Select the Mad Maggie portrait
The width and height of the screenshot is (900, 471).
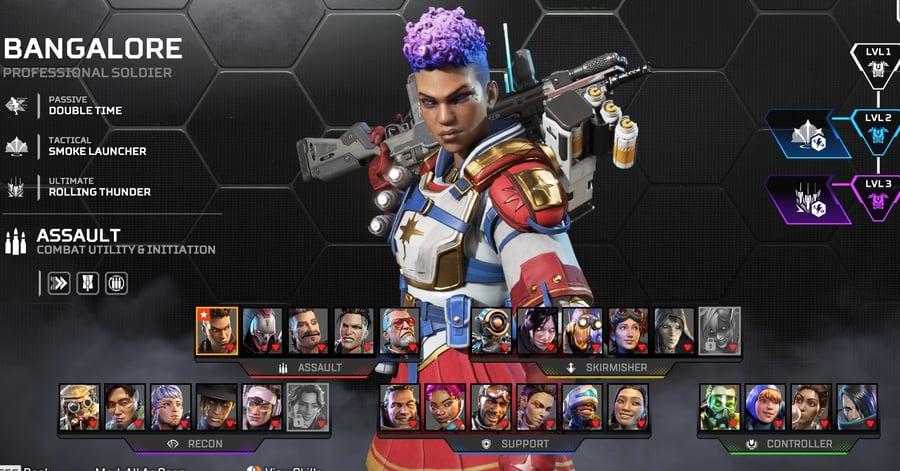(354, 331)
